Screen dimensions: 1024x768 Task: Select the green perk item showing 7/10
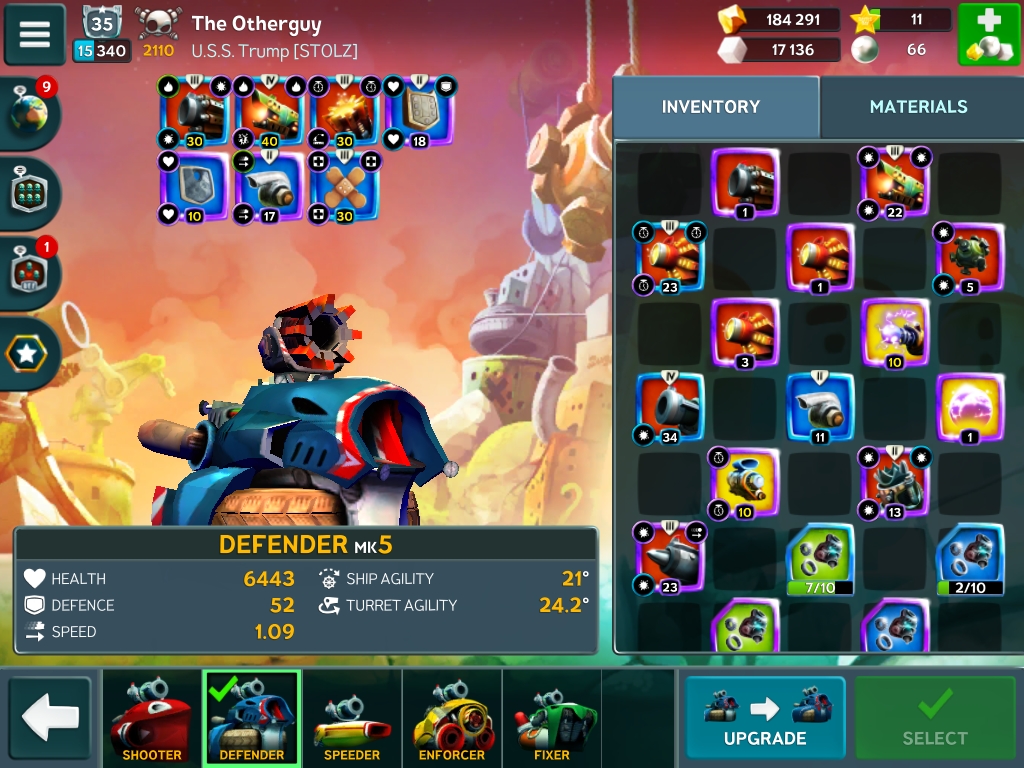819,558
